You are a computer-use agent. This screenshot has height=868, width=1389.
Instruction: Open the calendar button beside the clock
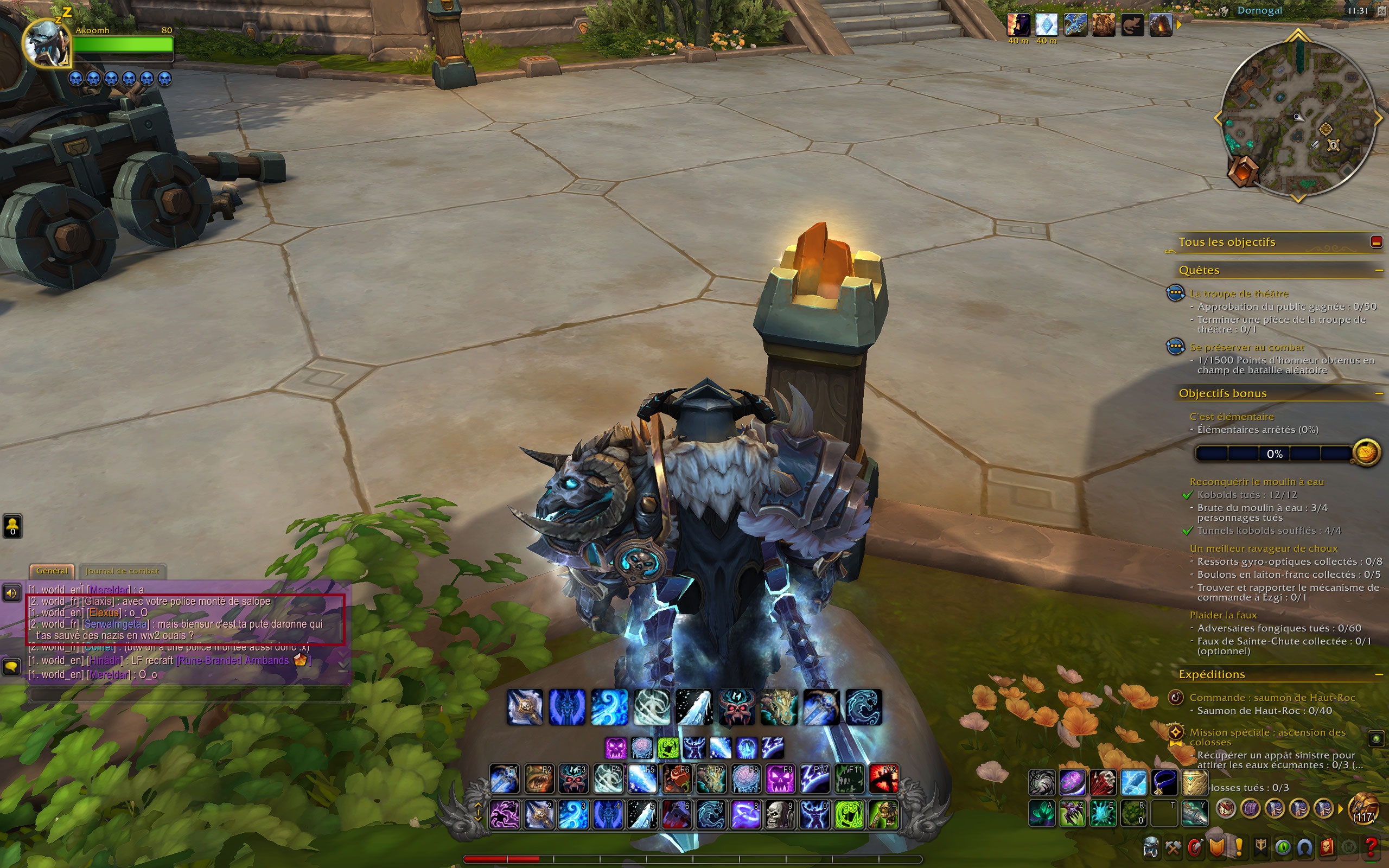(1381, 11)
